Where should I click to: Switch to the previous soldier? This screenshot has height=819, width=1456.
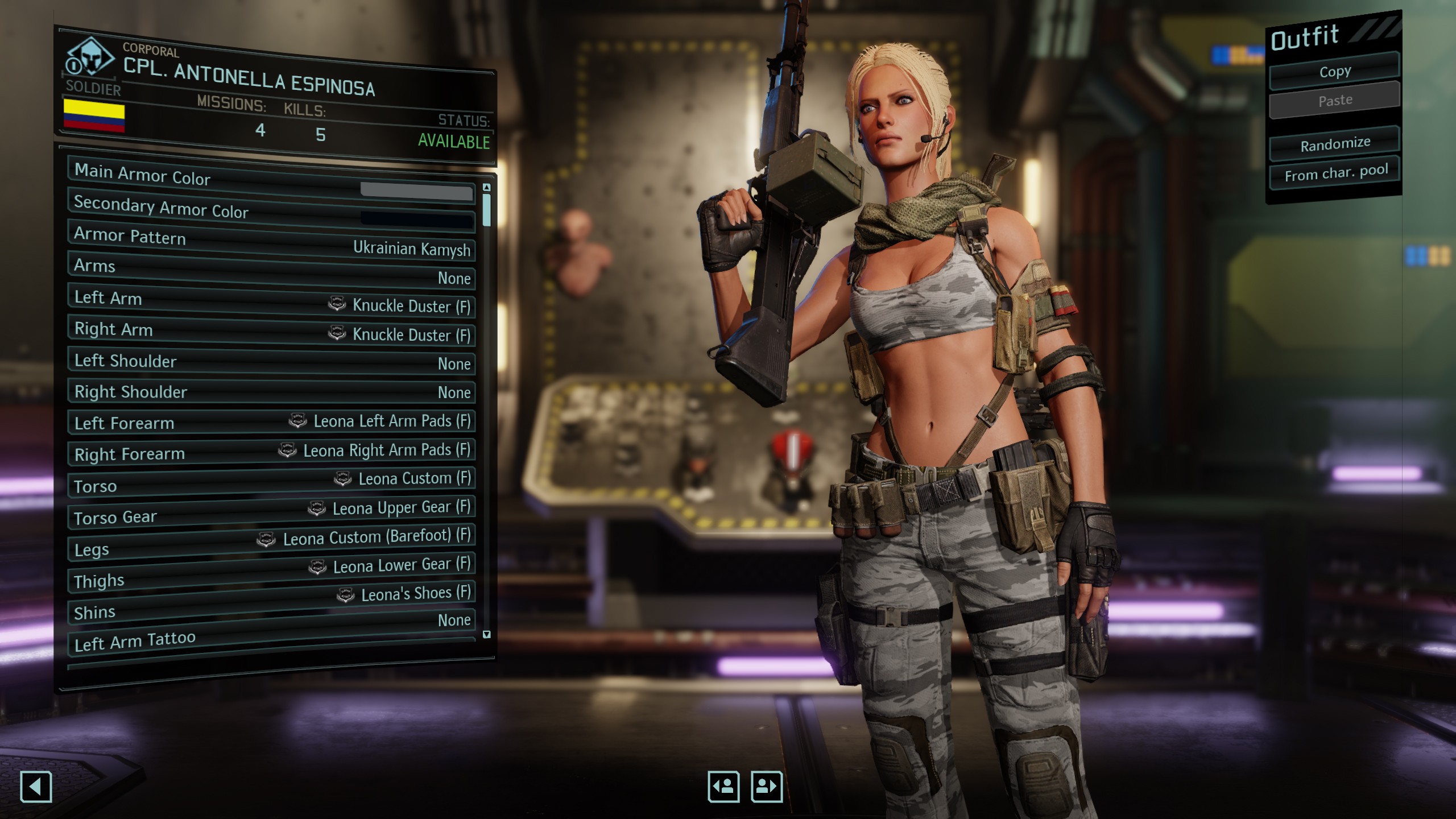(x=723, y=787)
